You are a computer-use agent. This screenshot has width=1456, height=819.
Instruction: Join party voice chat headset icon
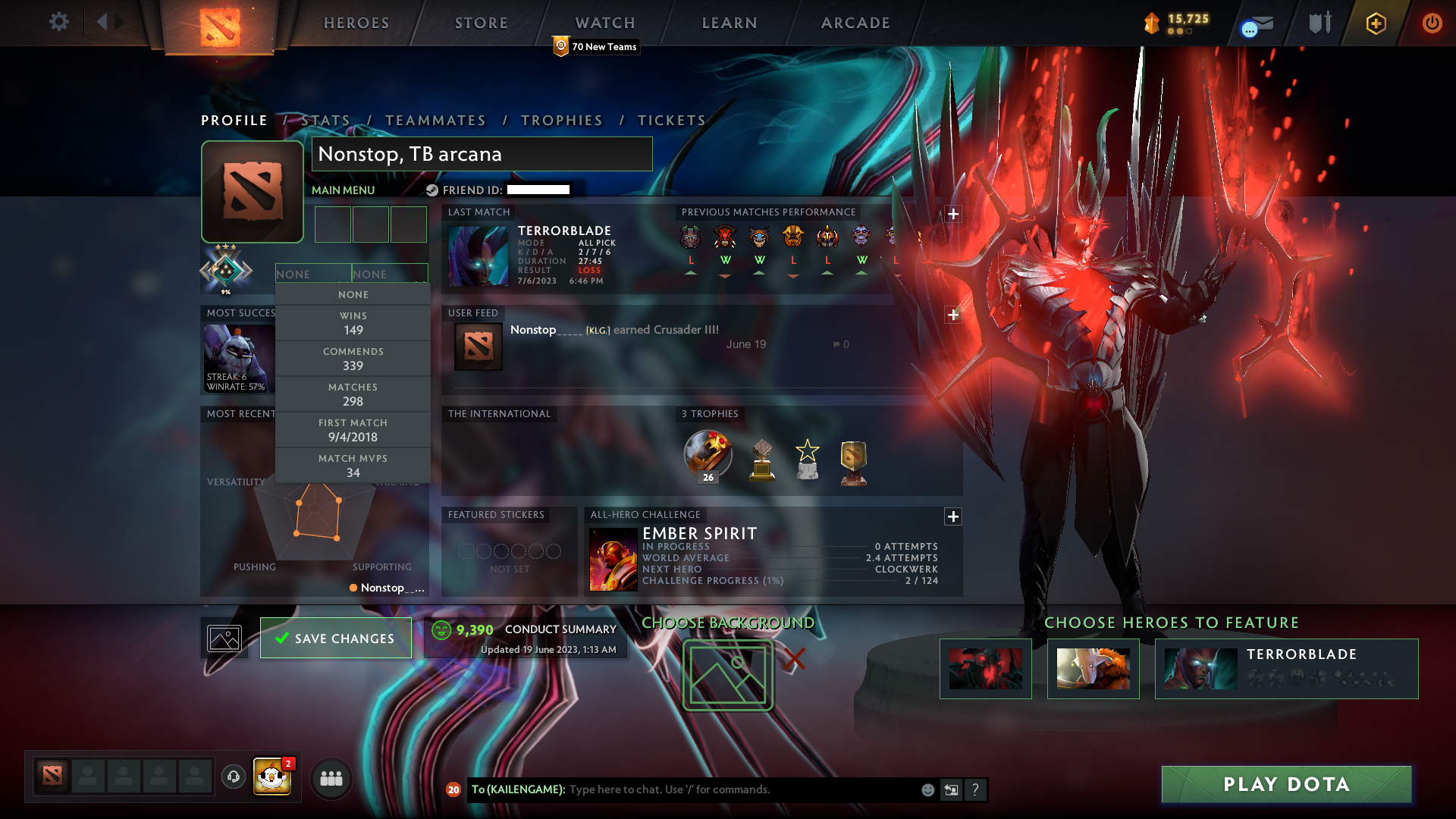233,777
